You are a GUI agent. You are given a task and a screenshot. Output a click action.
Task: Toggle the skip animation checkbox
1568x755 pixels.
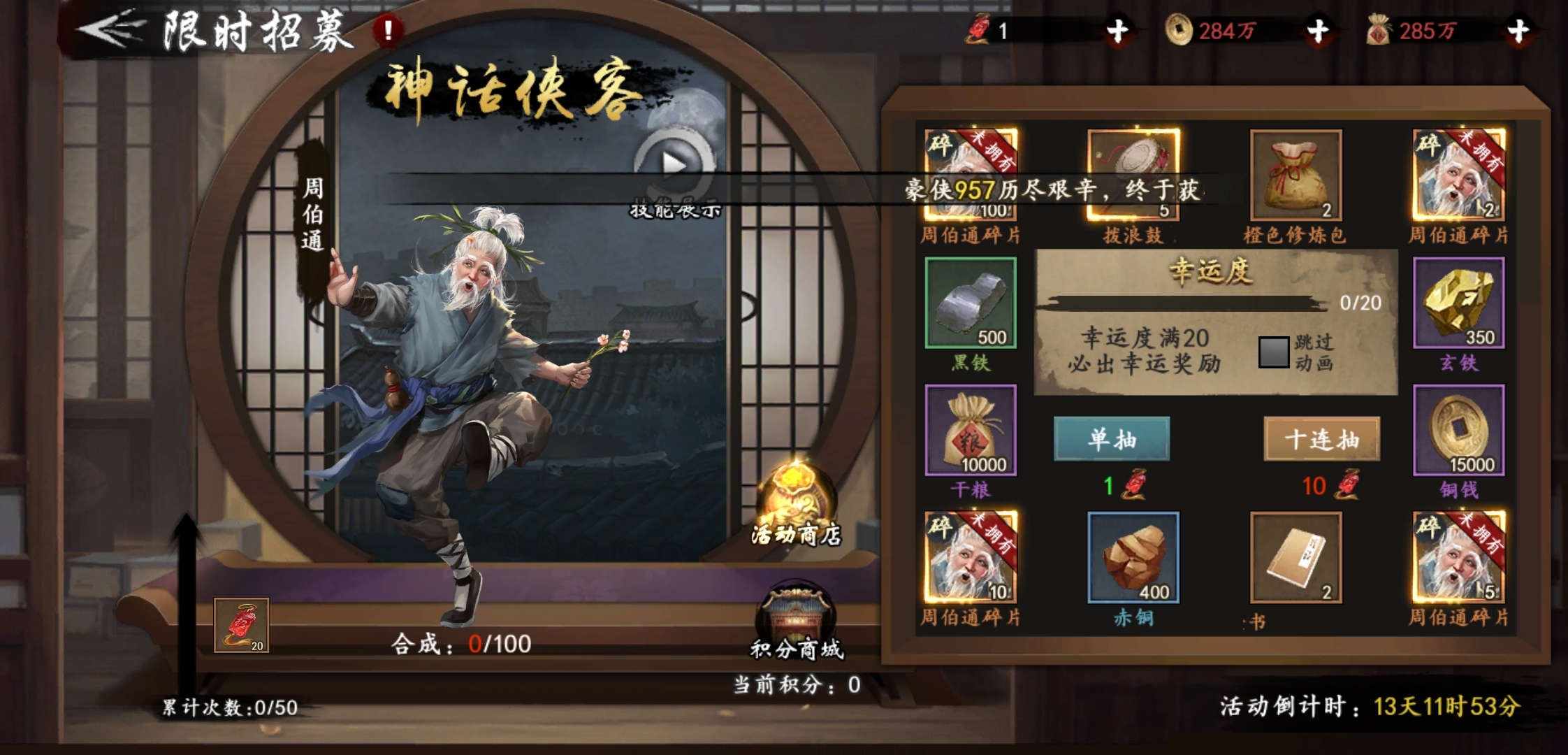[x=1273, y=352]
